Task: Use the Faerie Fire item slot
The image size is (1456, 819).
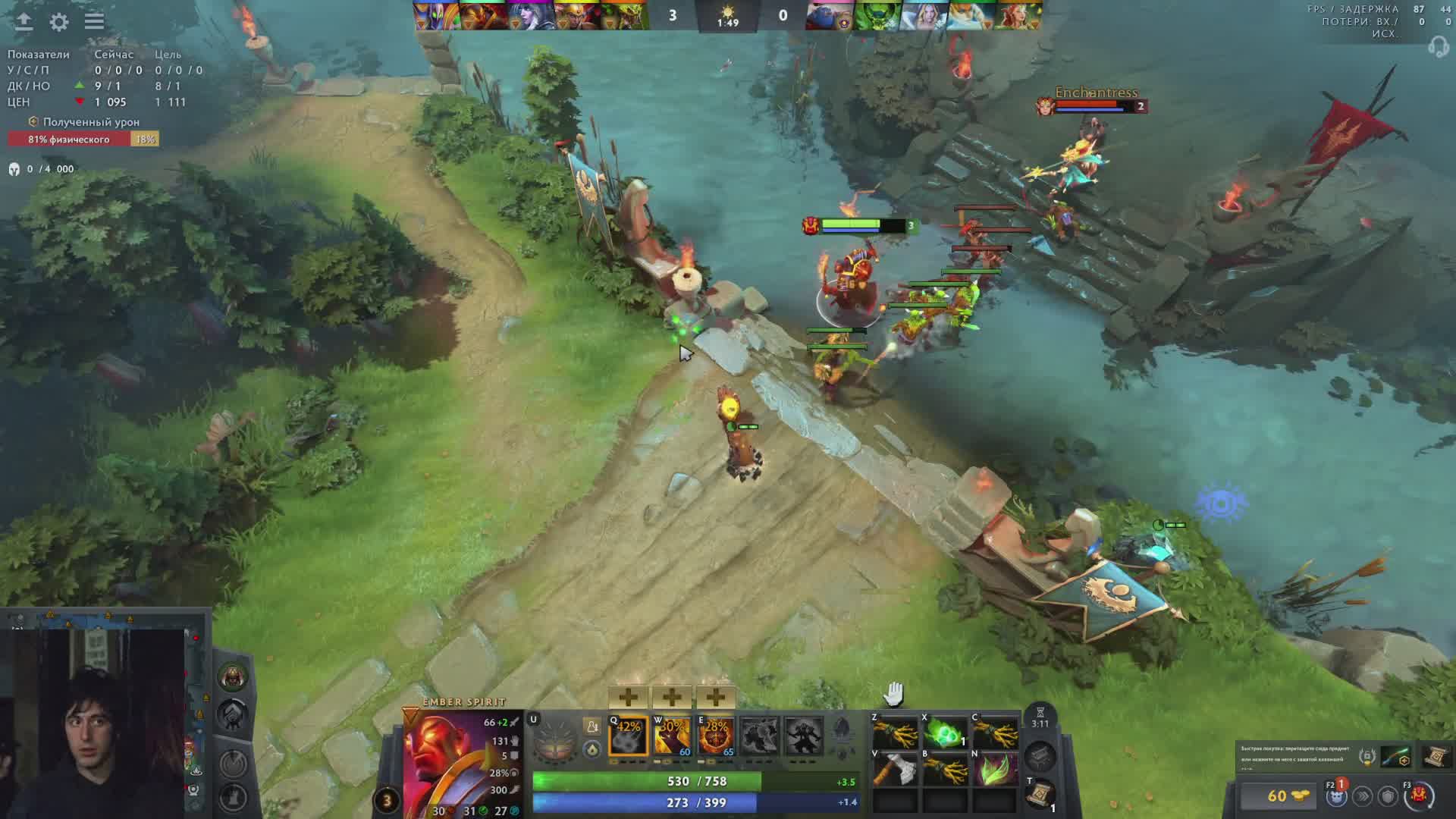Action: pyautogui.click(x=994, y=770)
